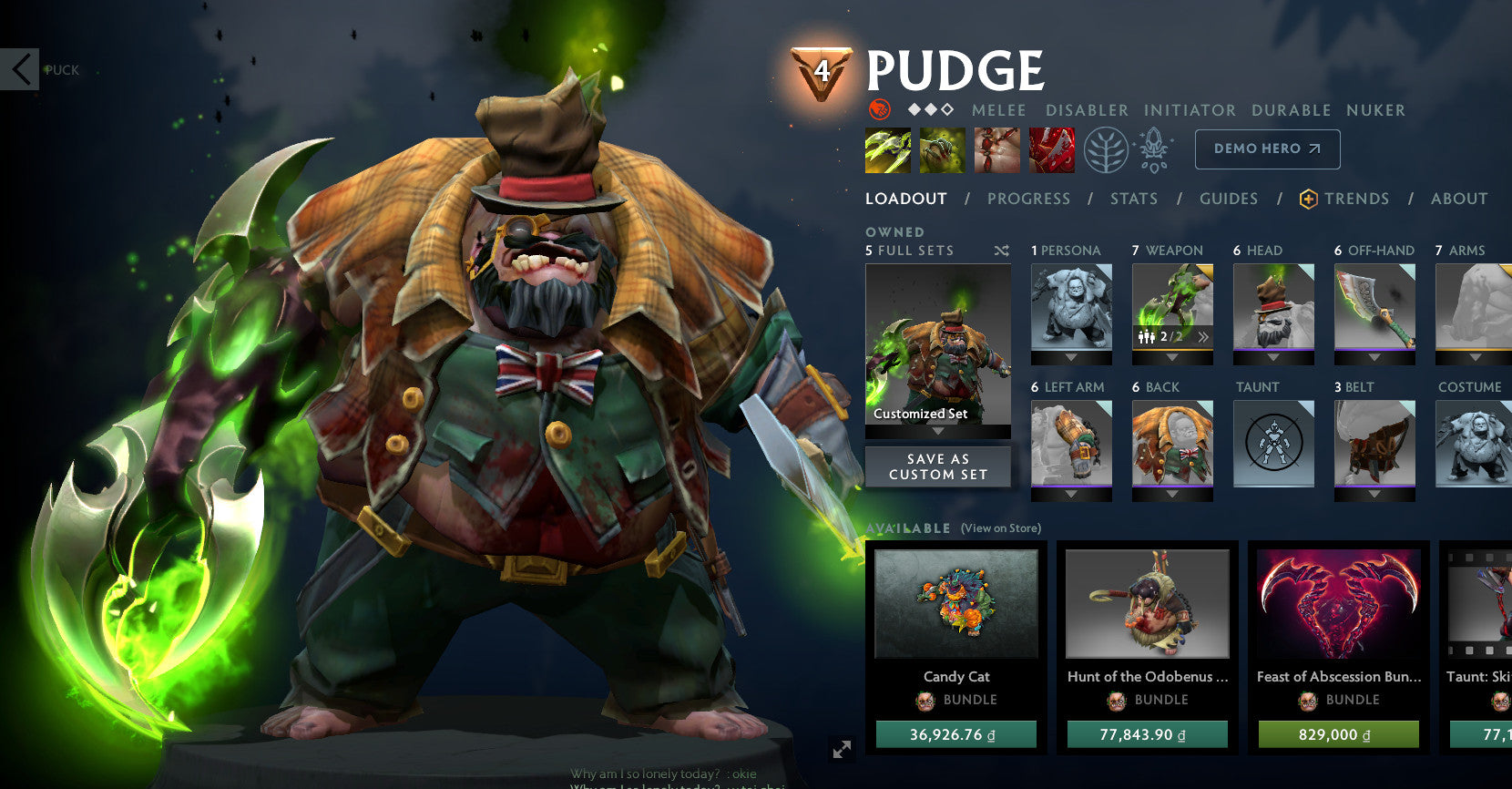Click the DEMO HERO button

click(1266, 149)
